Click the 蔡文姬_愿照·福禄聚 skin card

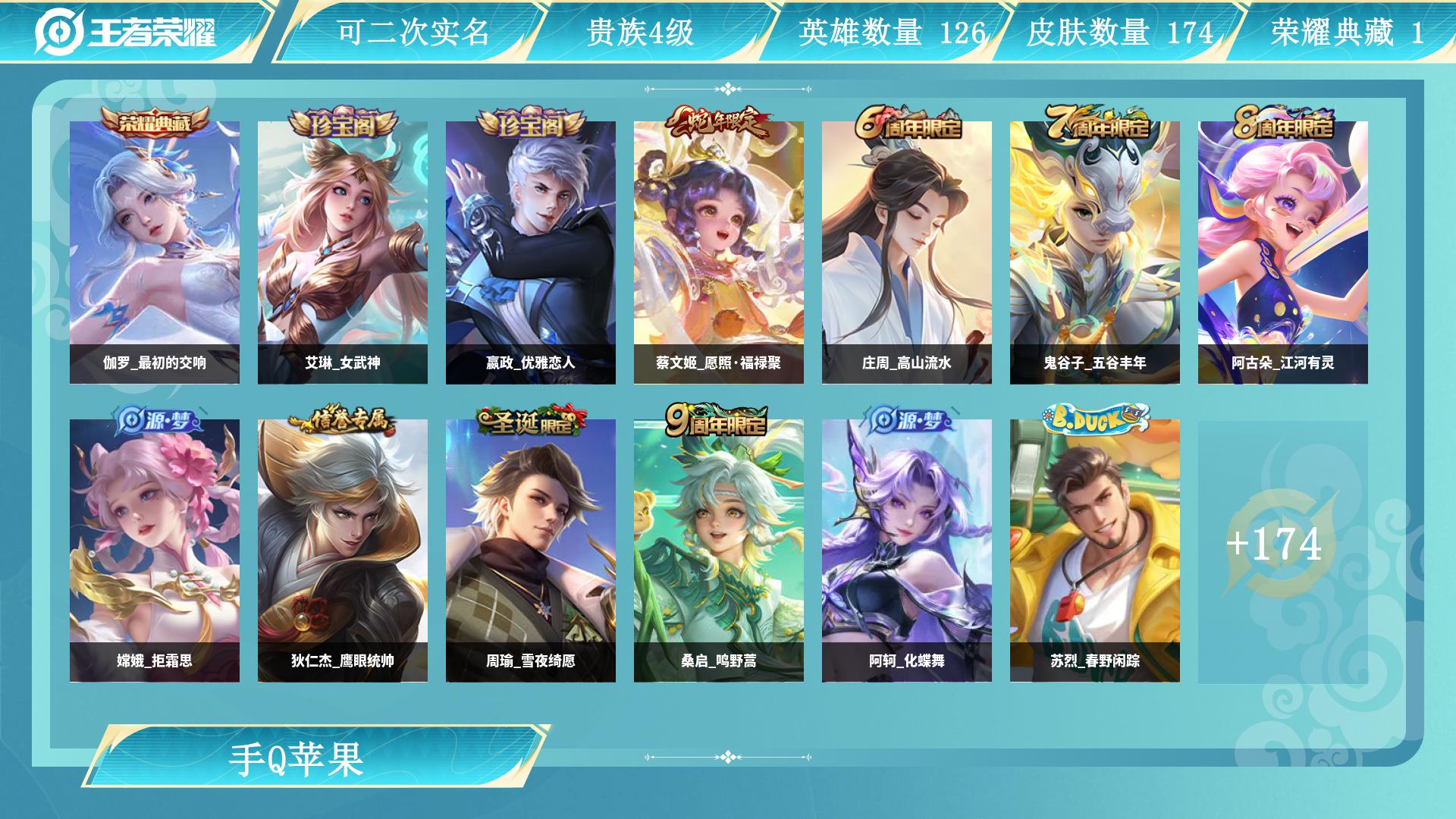pyautogui.click(x=719, y=252)
